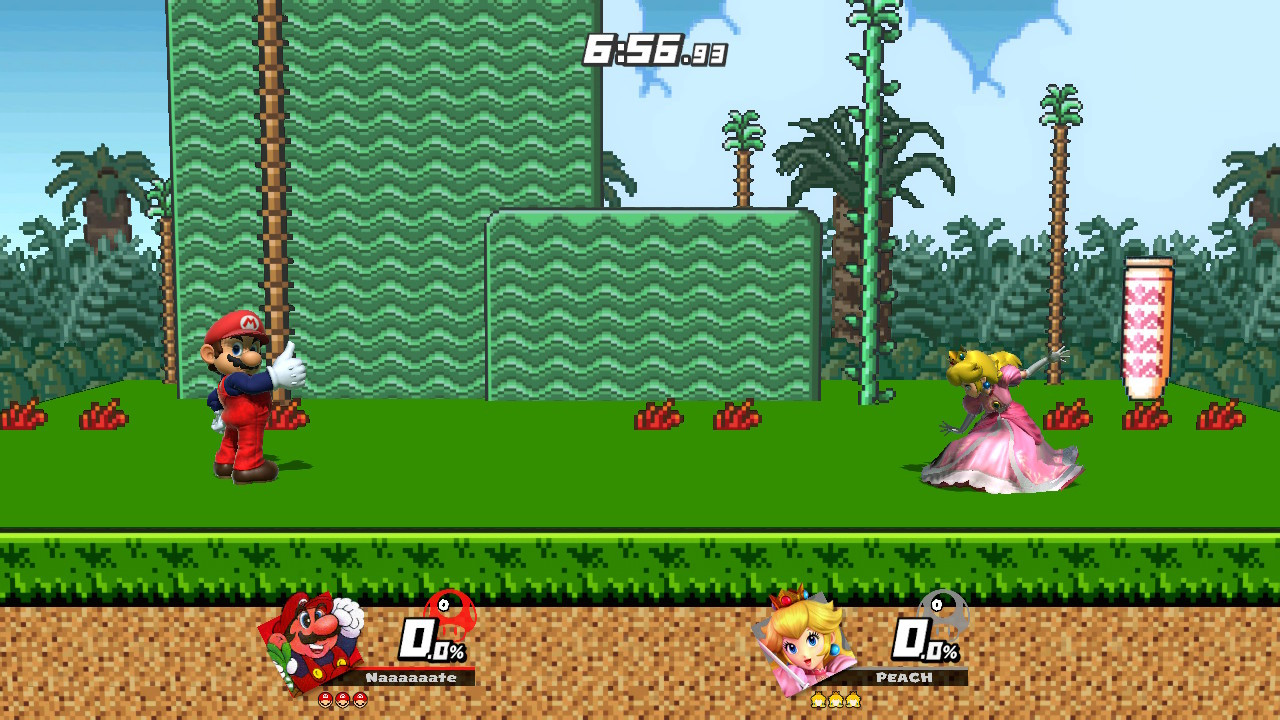Select the first Mario head stock icon
Image resolution: width=1280 pixels, height=720 pixels.
pyautogui.click(x=325, y=700)
